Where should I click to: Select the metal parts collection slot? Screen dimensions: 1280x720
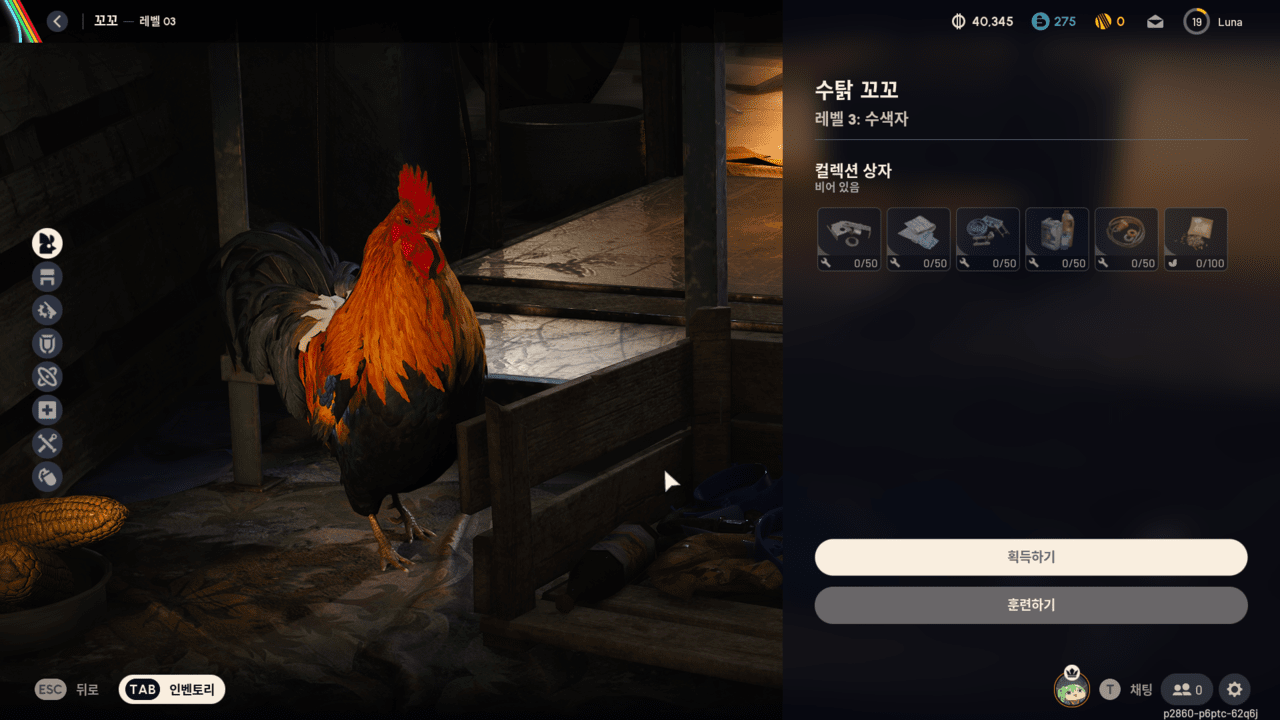849,240
